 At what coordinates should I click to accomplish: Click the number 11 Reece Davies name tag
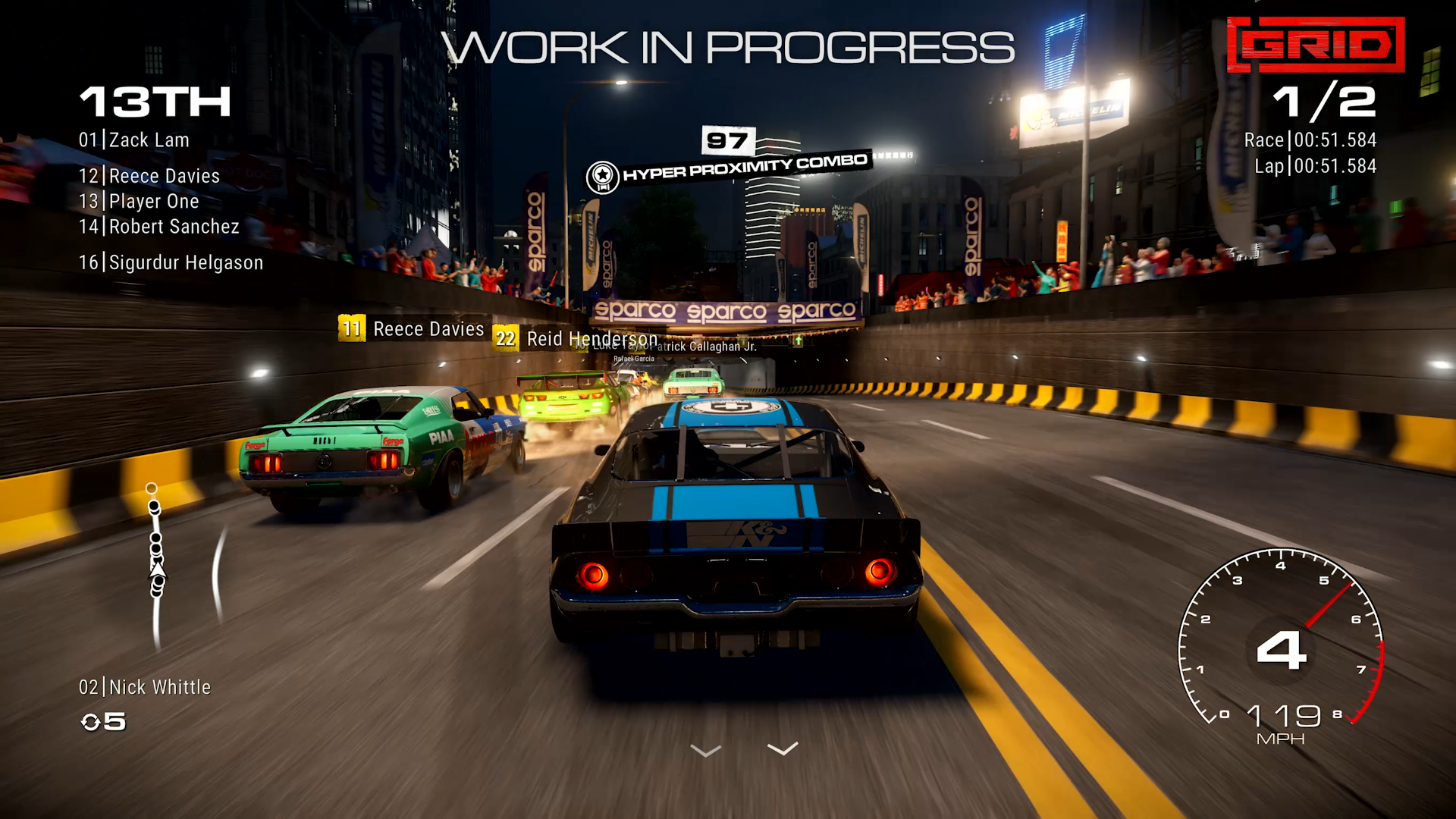pos(412,329)
